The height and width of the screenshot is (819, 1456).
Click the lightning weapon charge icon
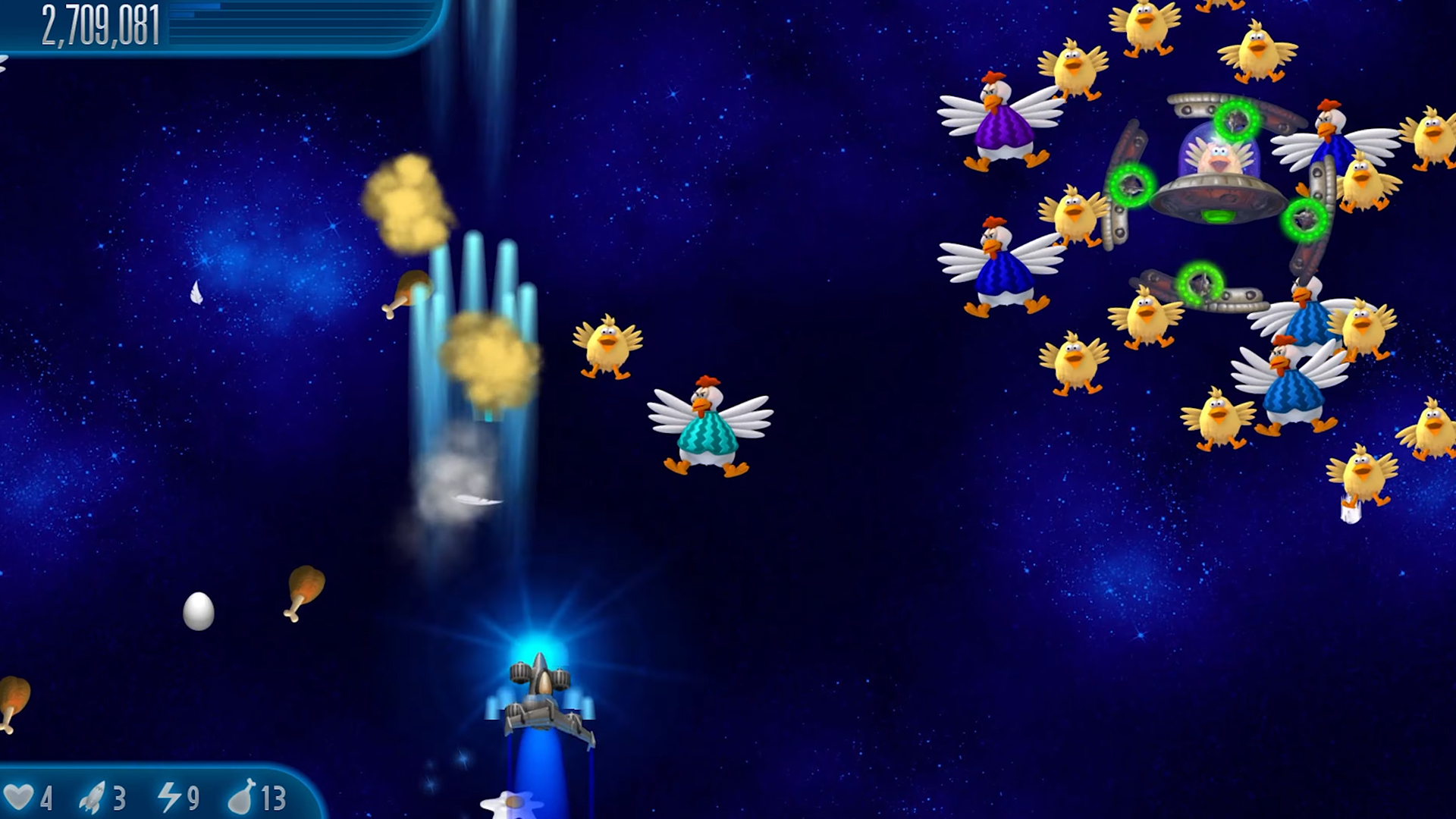point(171,798)
